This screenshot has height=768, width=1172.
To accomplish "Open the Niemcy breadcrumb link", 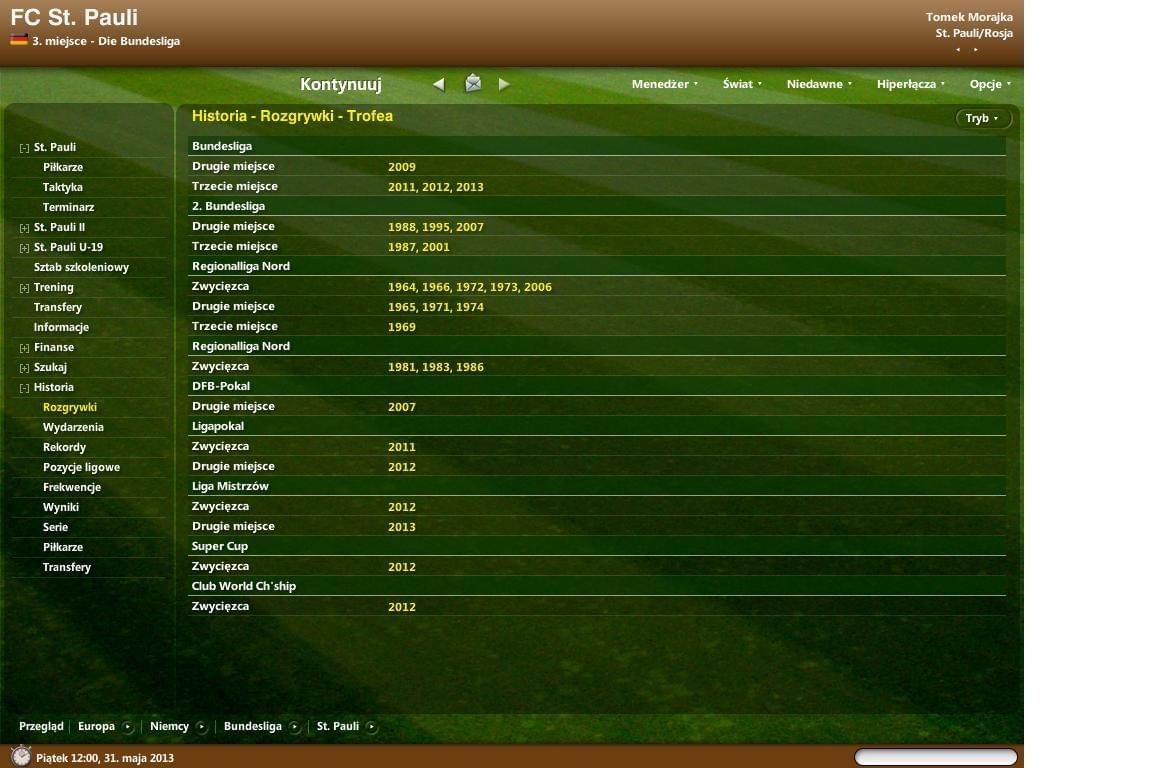I will 169,727.
